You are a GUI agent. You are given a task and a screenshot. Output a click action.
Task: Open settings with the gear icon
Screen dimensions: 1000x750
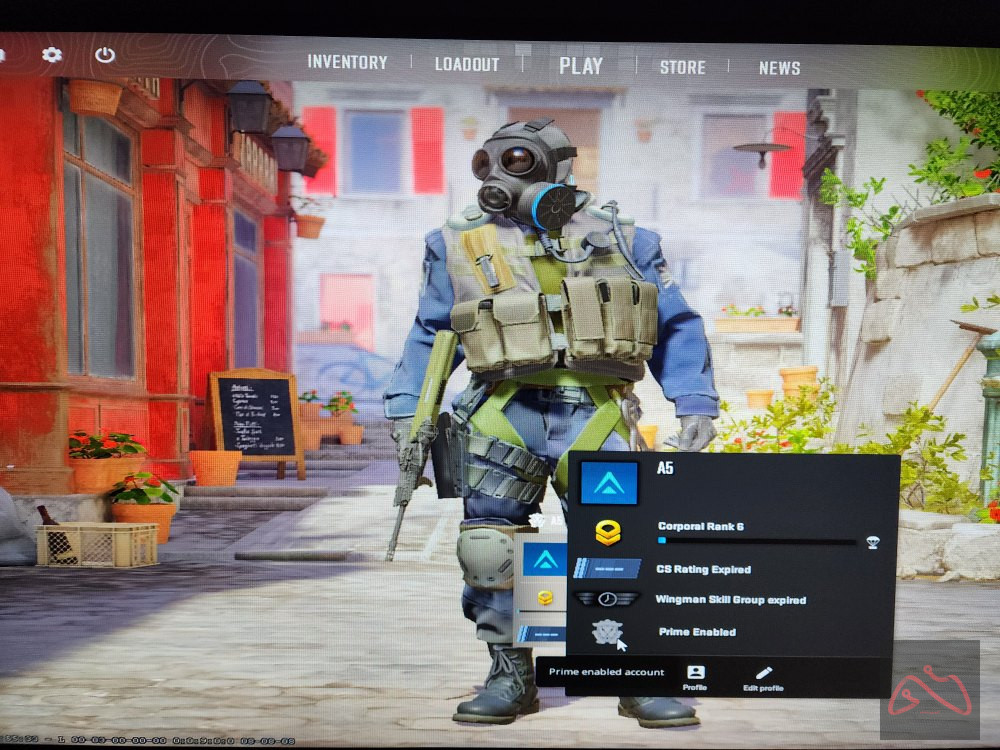click(x=52, y=55)
